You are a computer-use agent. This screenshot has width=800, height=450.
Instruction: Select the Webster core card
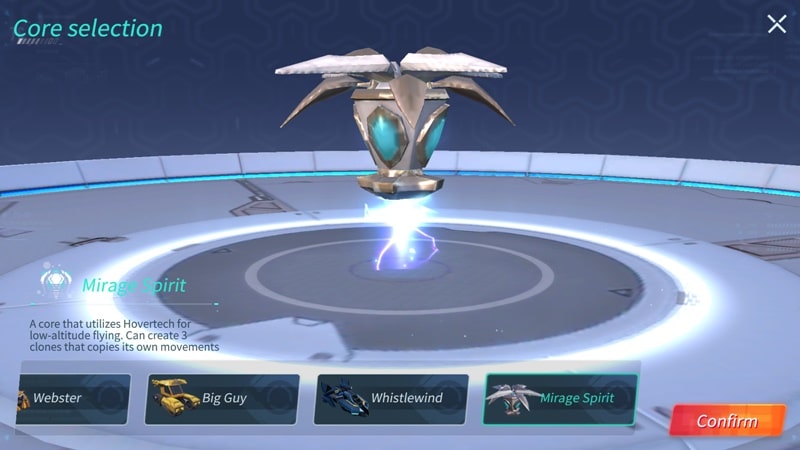[72, 398]
